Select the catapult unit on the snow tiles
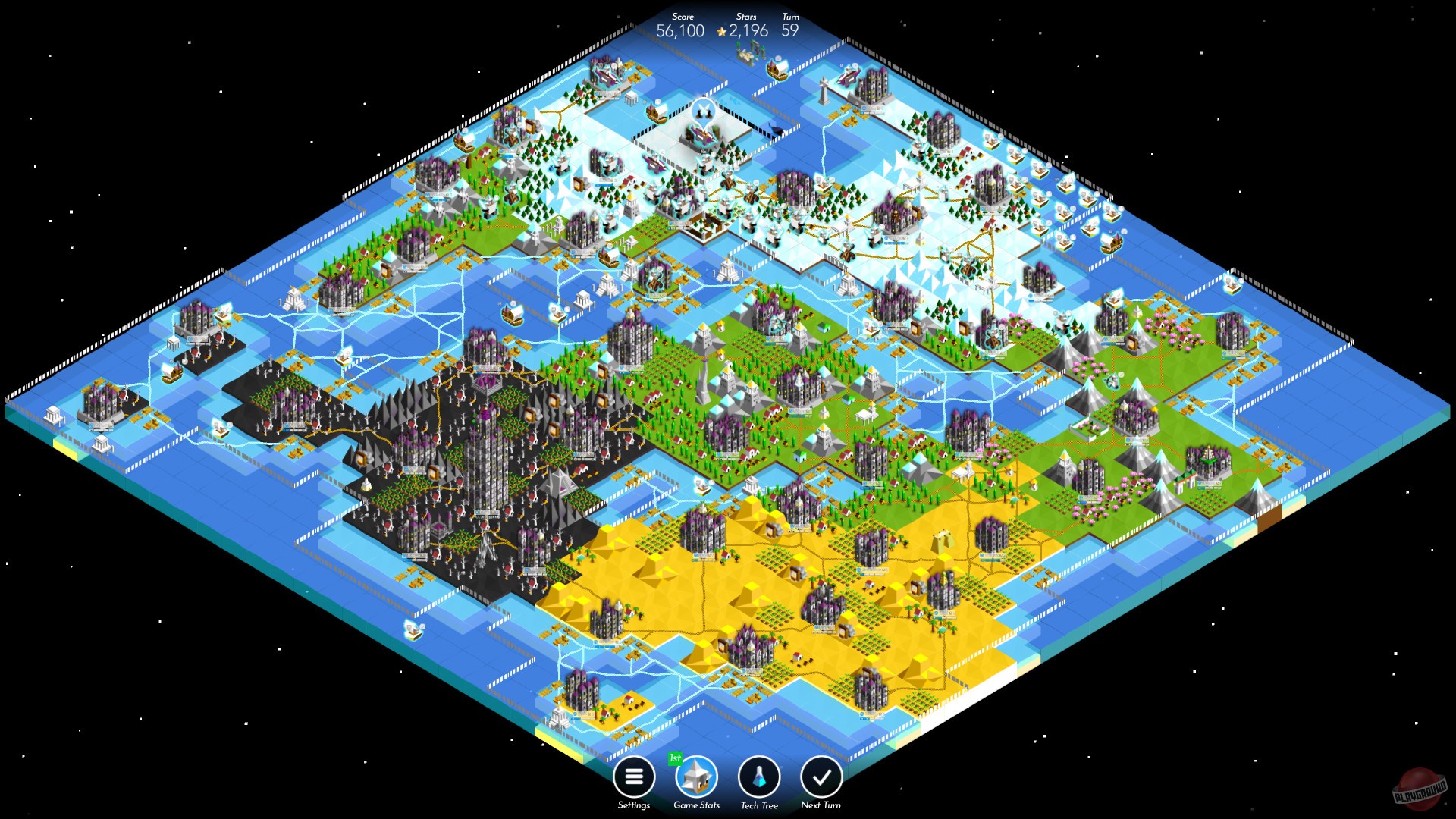This screenshot has width=1456, height=819. pos(751,197)
